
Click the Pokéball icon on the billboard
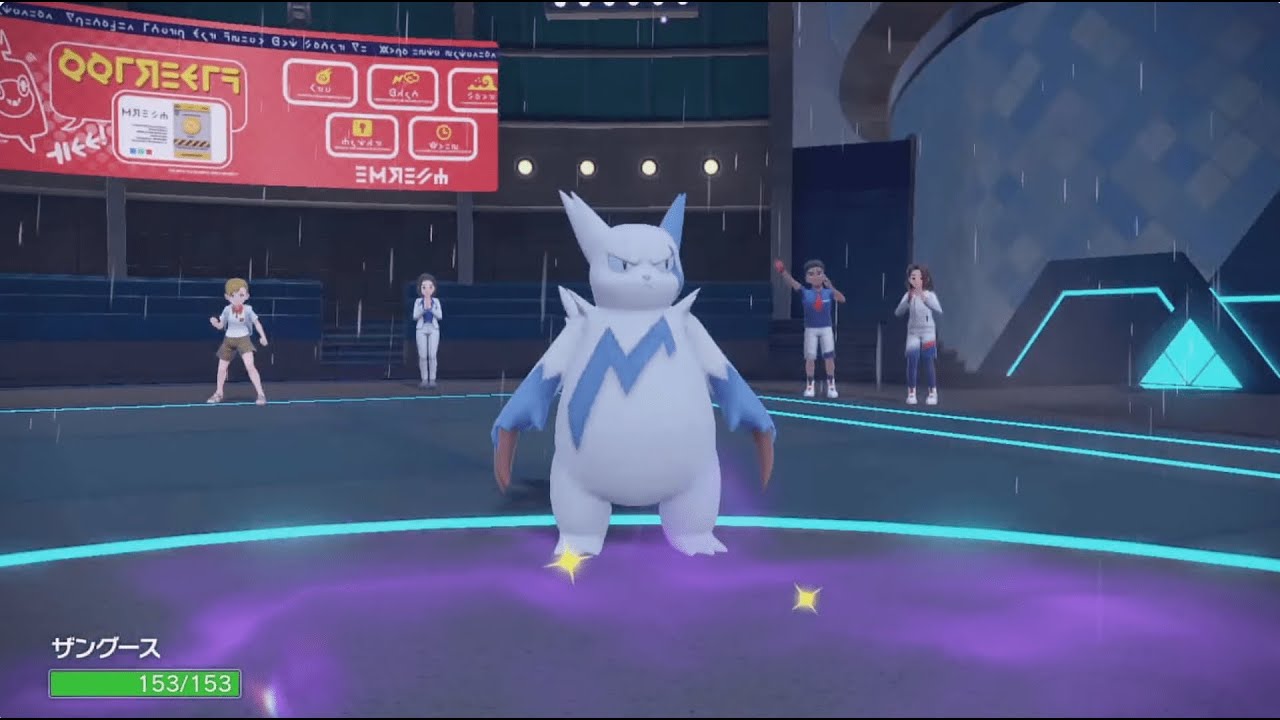[x=406, y=77]
